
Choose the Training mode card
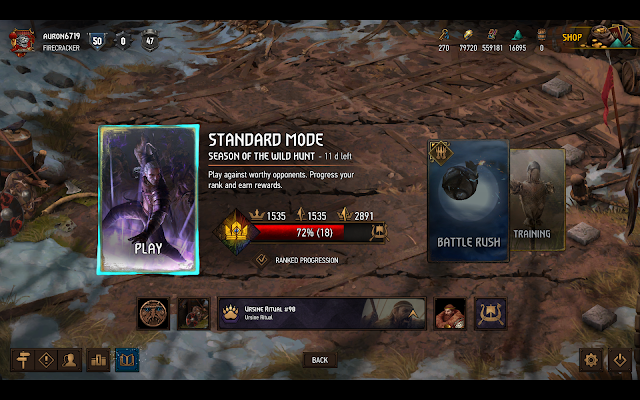pyautogui.click(x=532, y=201)
